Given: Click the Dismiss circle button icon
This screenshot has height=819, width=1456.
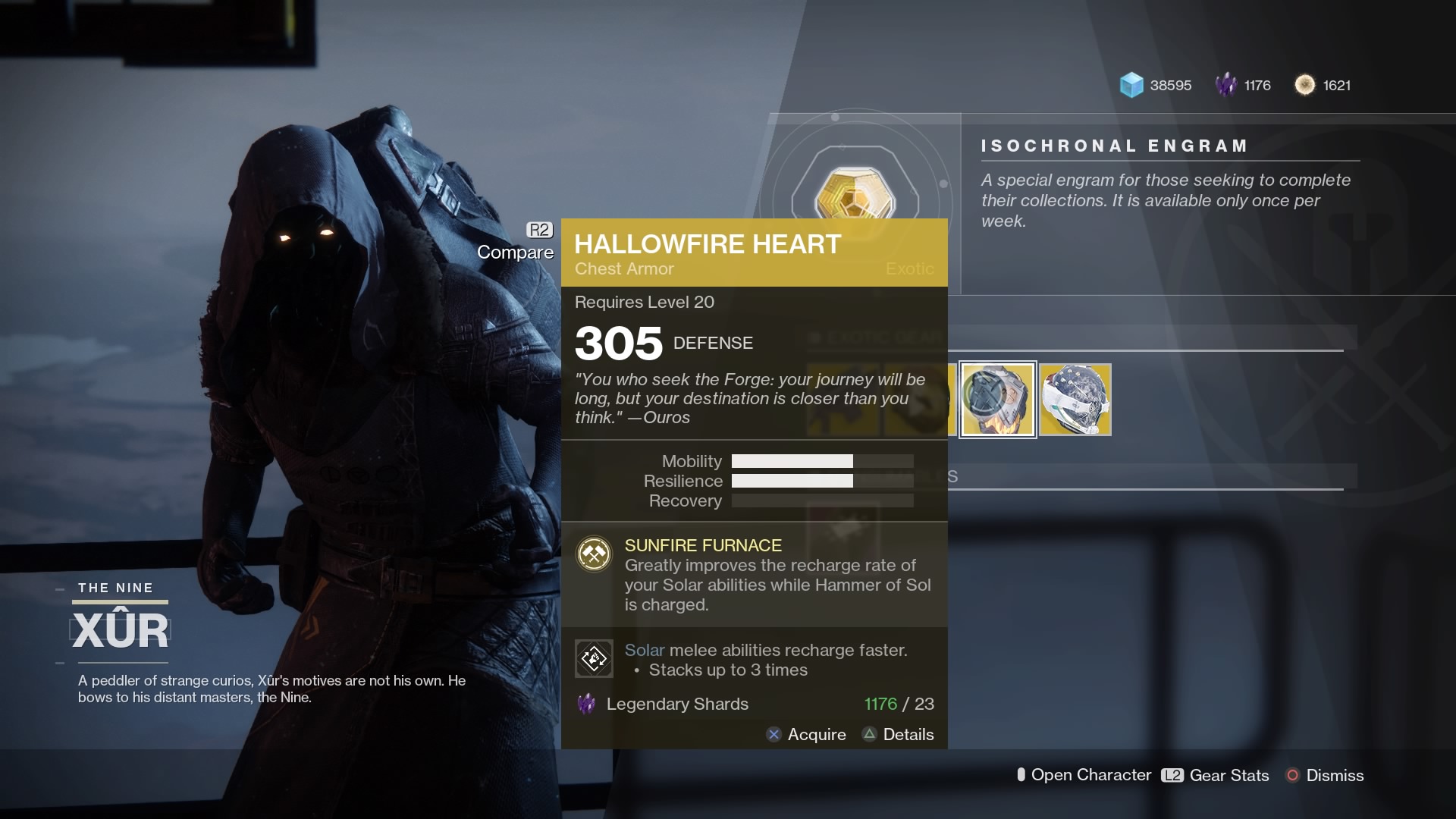Looking at the screenshot, I should (x=1292, y=775).
